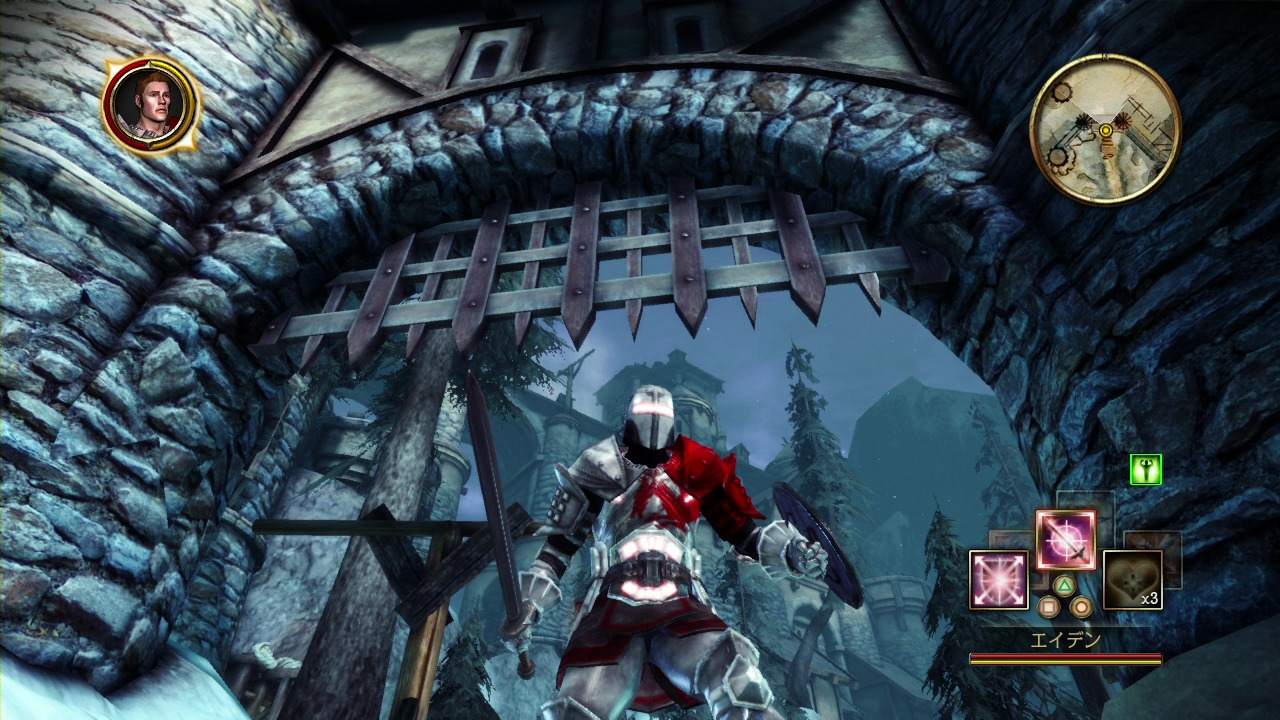Use the shield with four arrows ability

[999, 579]
